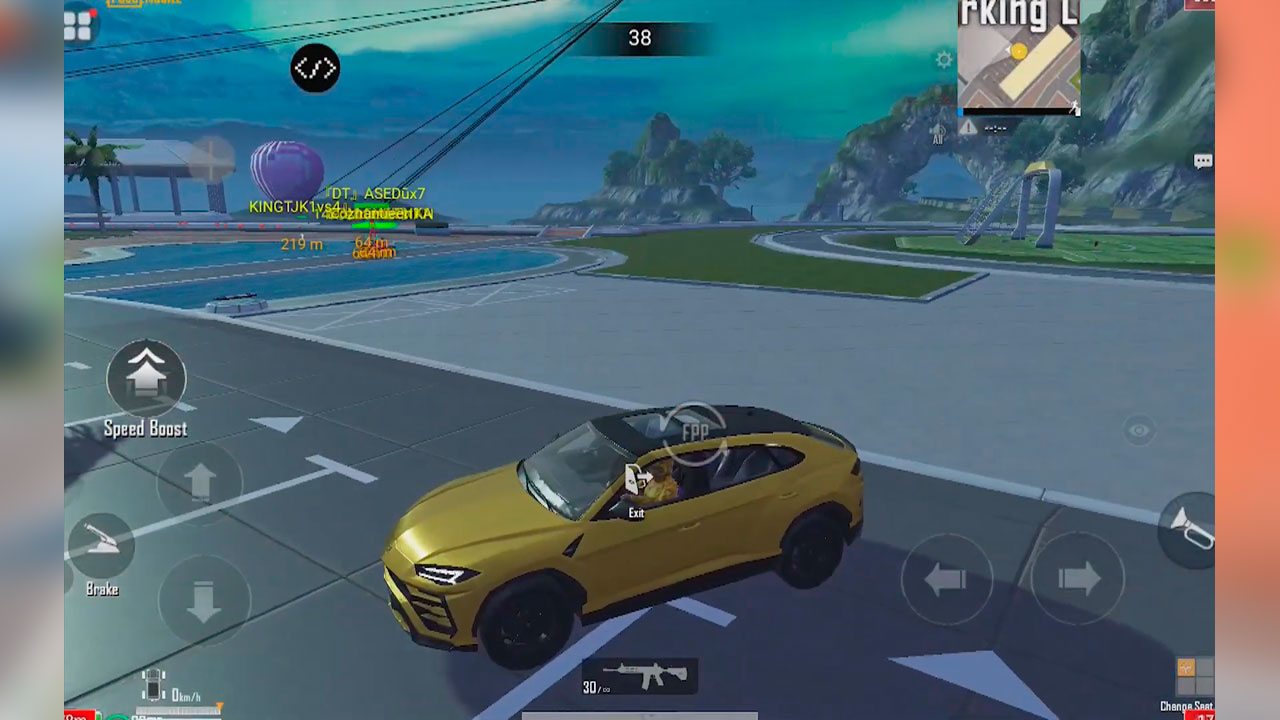Tap the eye free-look icon
Image resolution: width=1280 pixels, height=720 pixels.
[x=1138, y=430]
